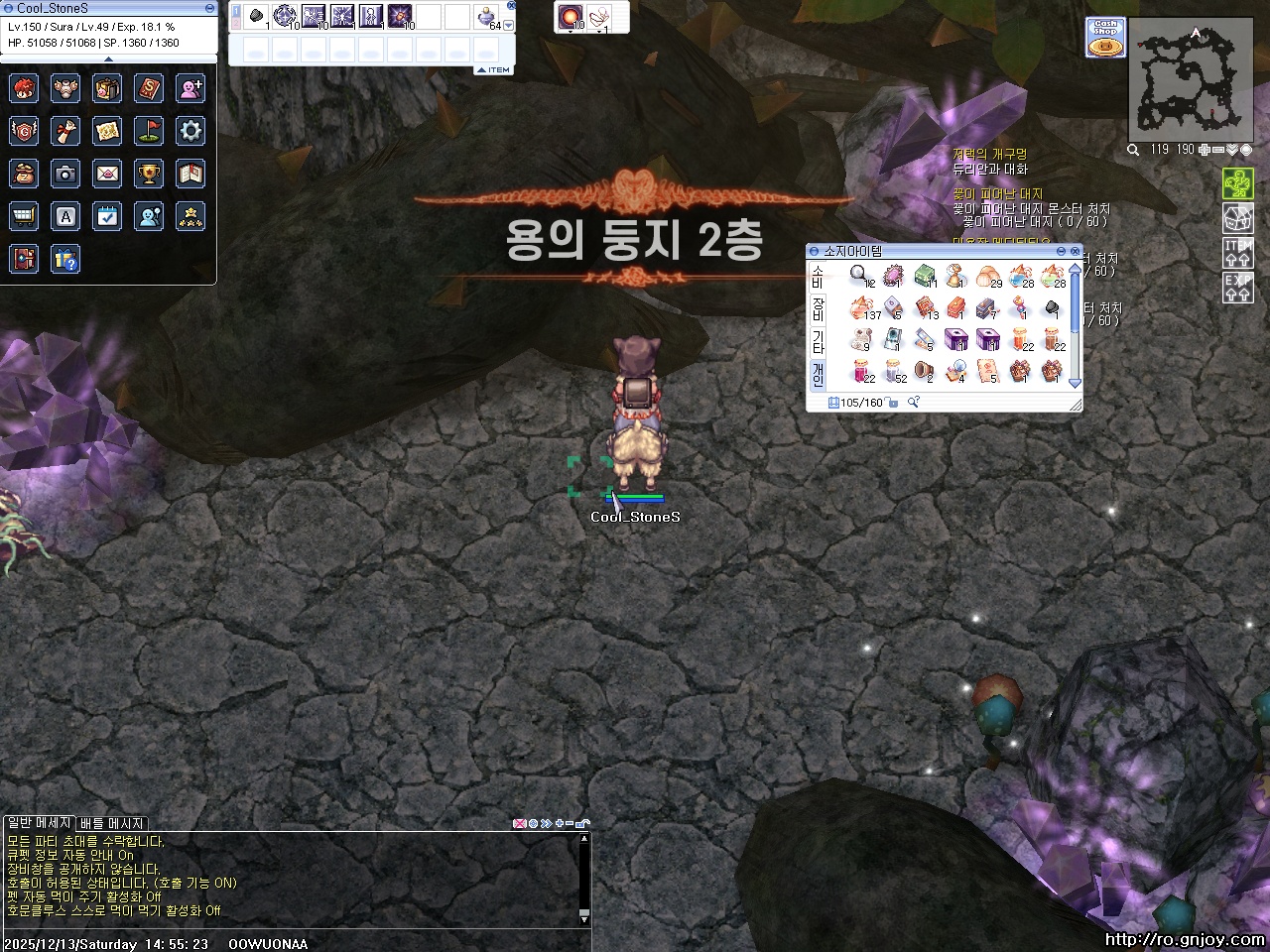Open the game settings gear icon
The image size is (1270, 952).
[190, 130]
